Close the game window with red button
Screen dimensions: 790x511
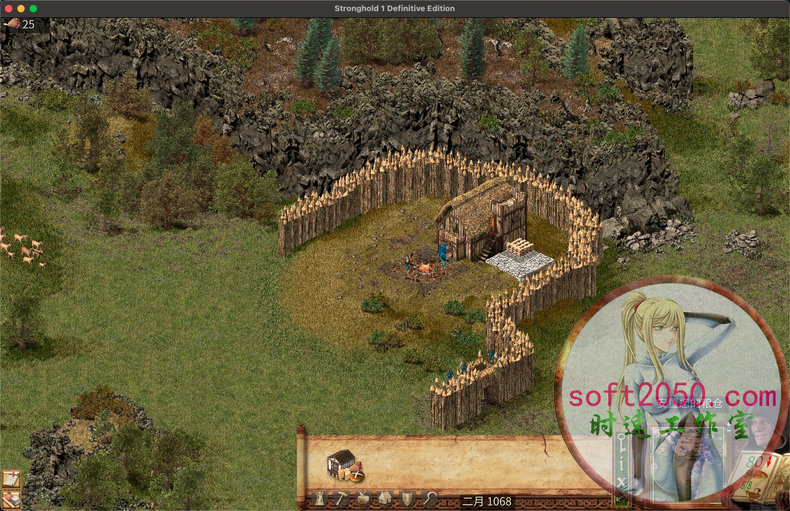7,8
